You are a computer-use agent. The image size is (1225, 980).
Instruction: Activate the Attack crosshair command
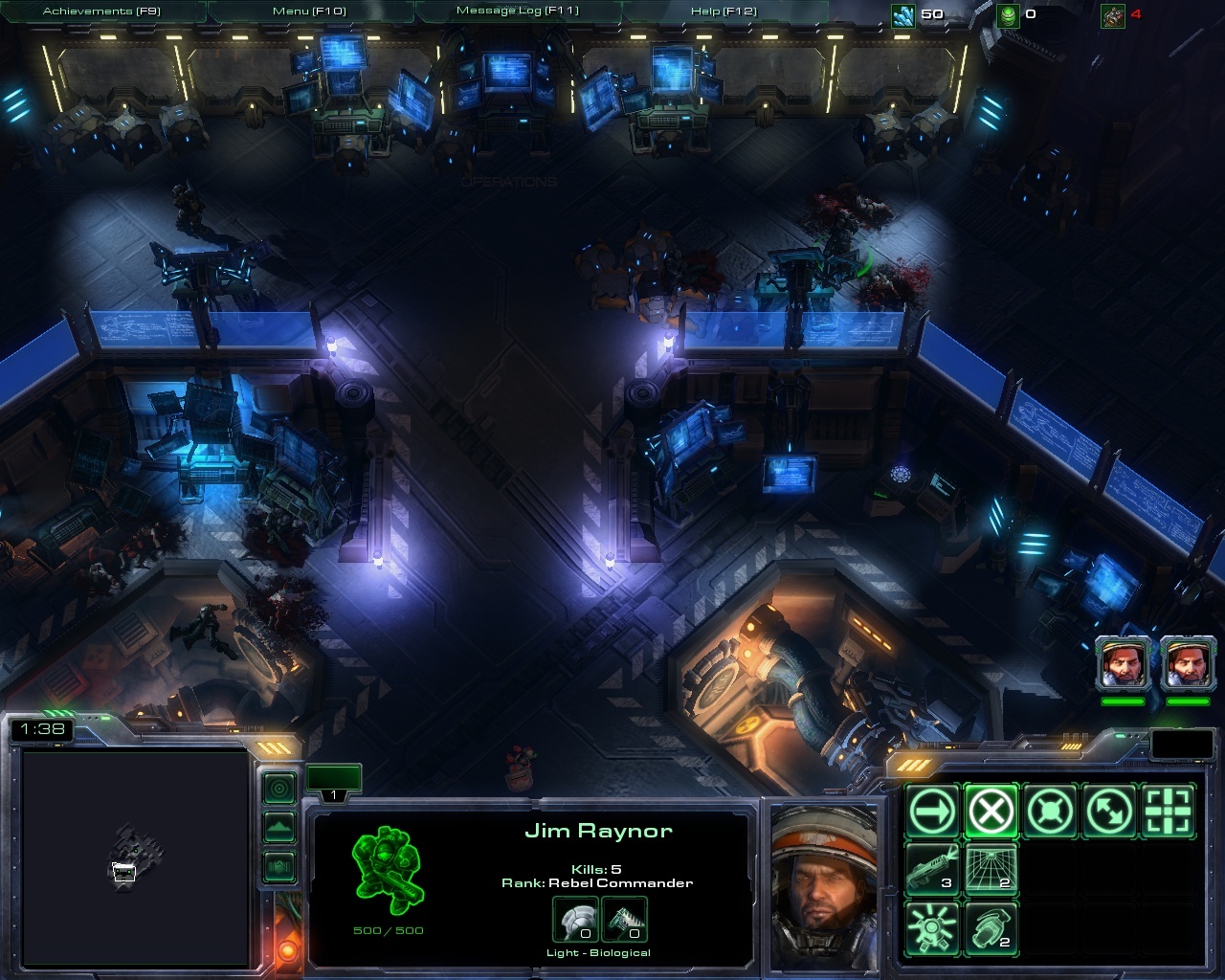click(1169, 812)
